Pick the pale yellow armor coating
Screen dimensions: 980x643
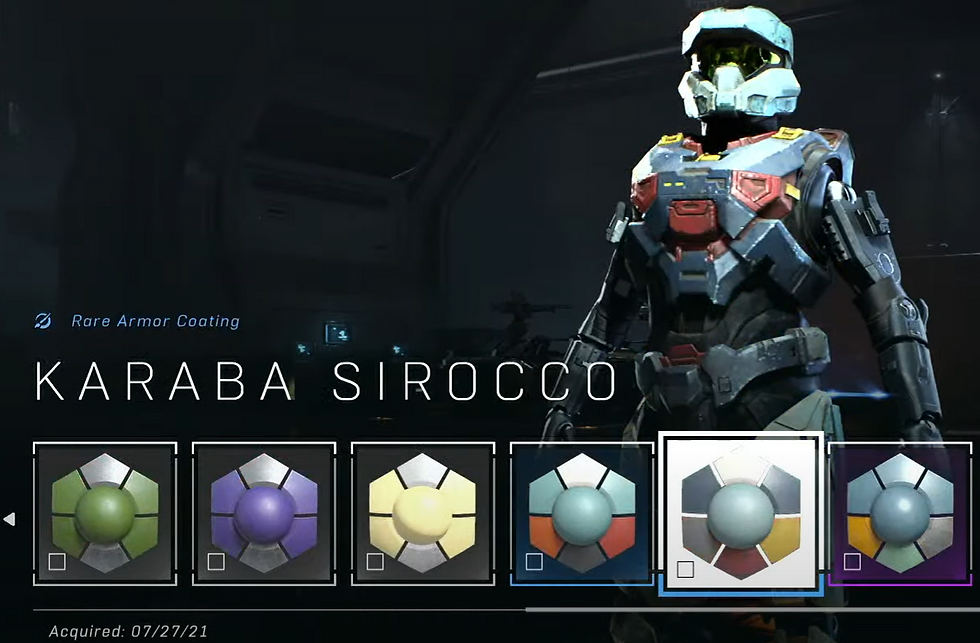coord(423,513)
